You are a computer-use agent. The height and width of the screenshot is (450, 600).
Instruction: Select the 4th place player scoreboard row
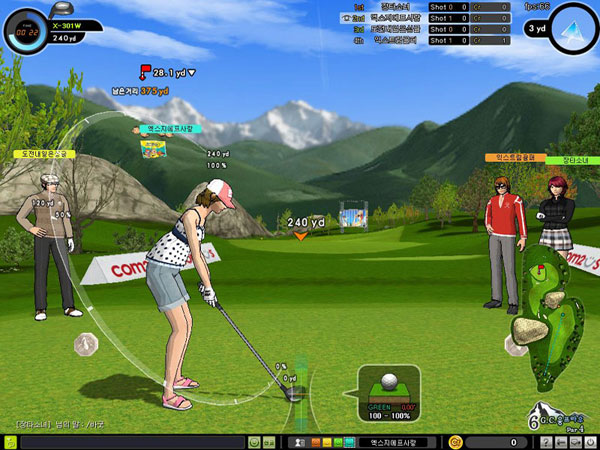420,40
